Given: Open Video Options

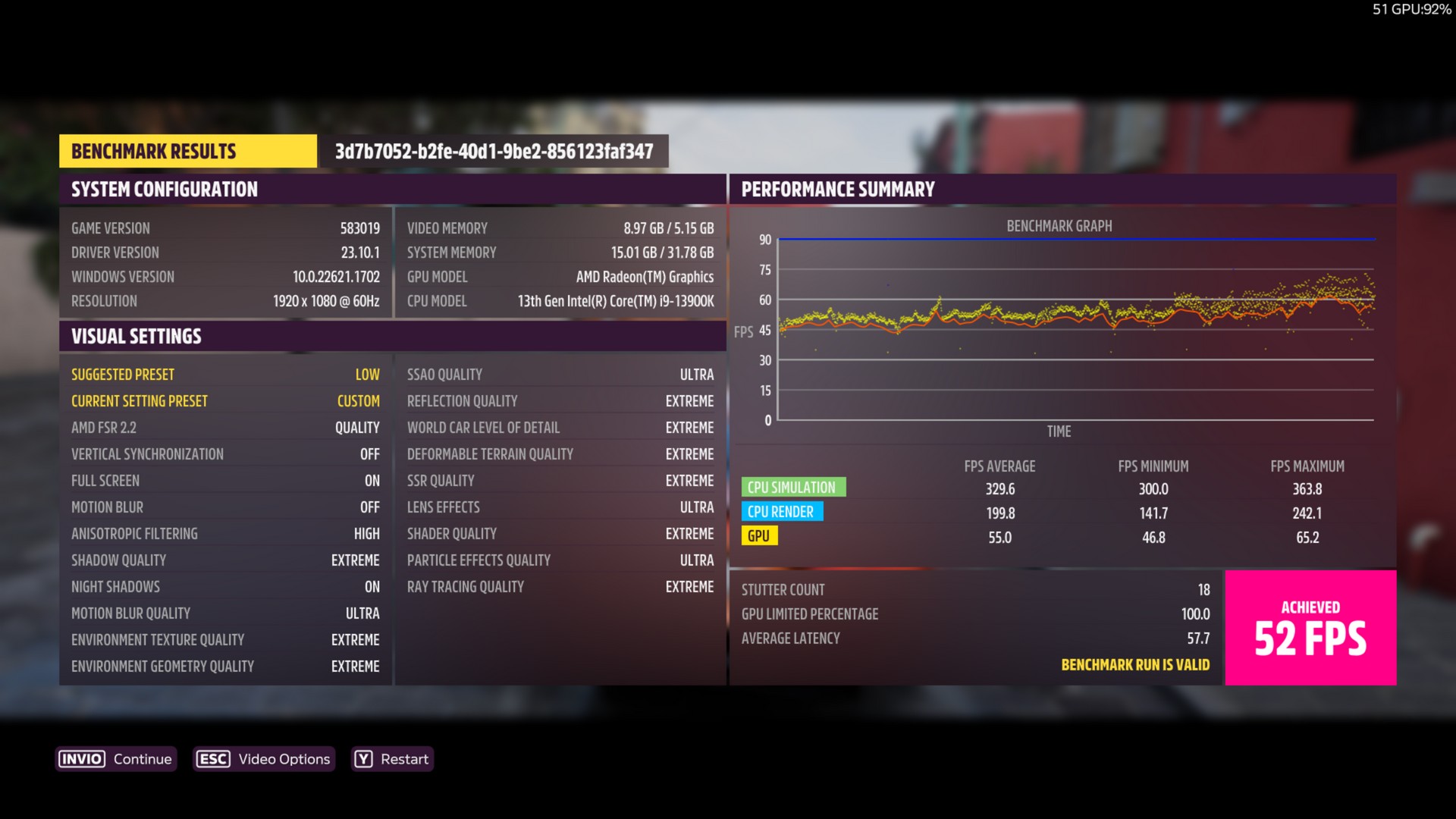Looking at the screenshot, I should click(x=263, y=759).
